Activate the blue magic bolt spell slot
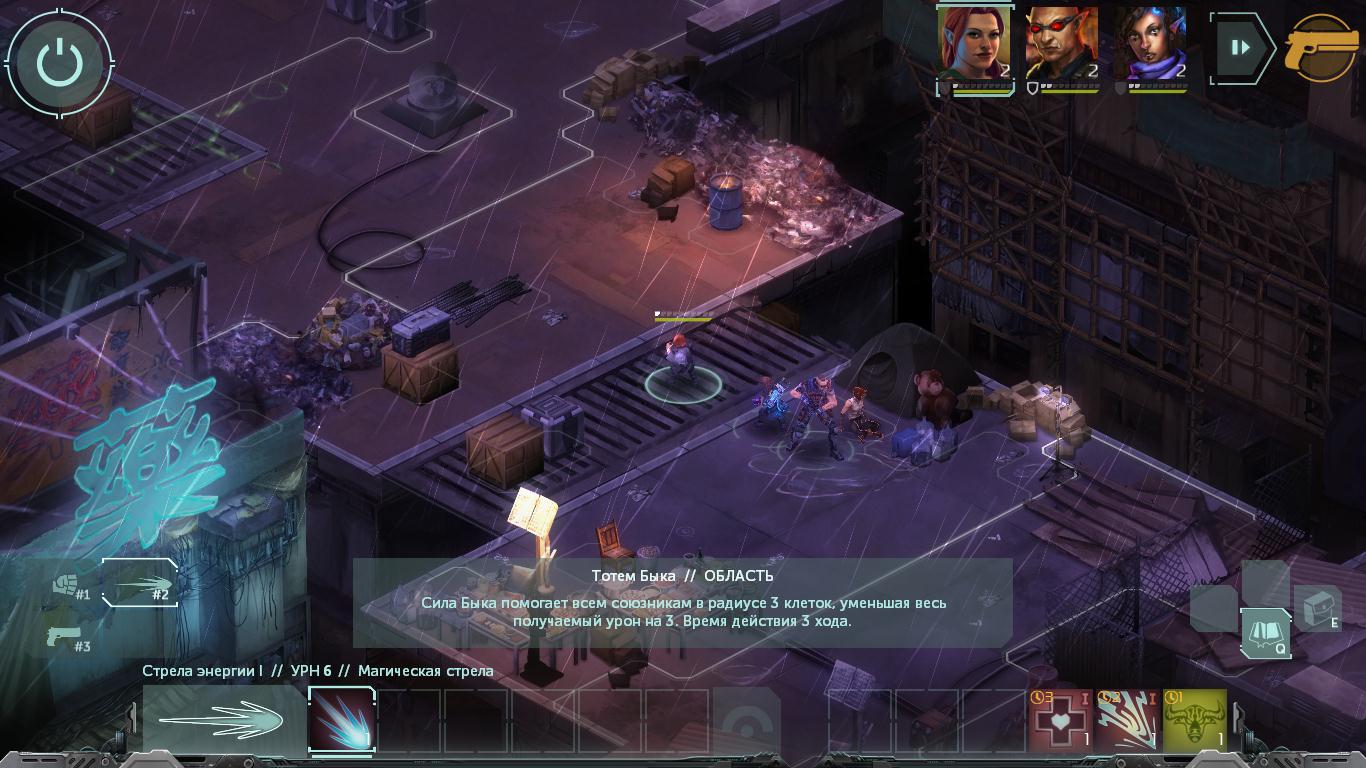 click(x=341, y=719)
